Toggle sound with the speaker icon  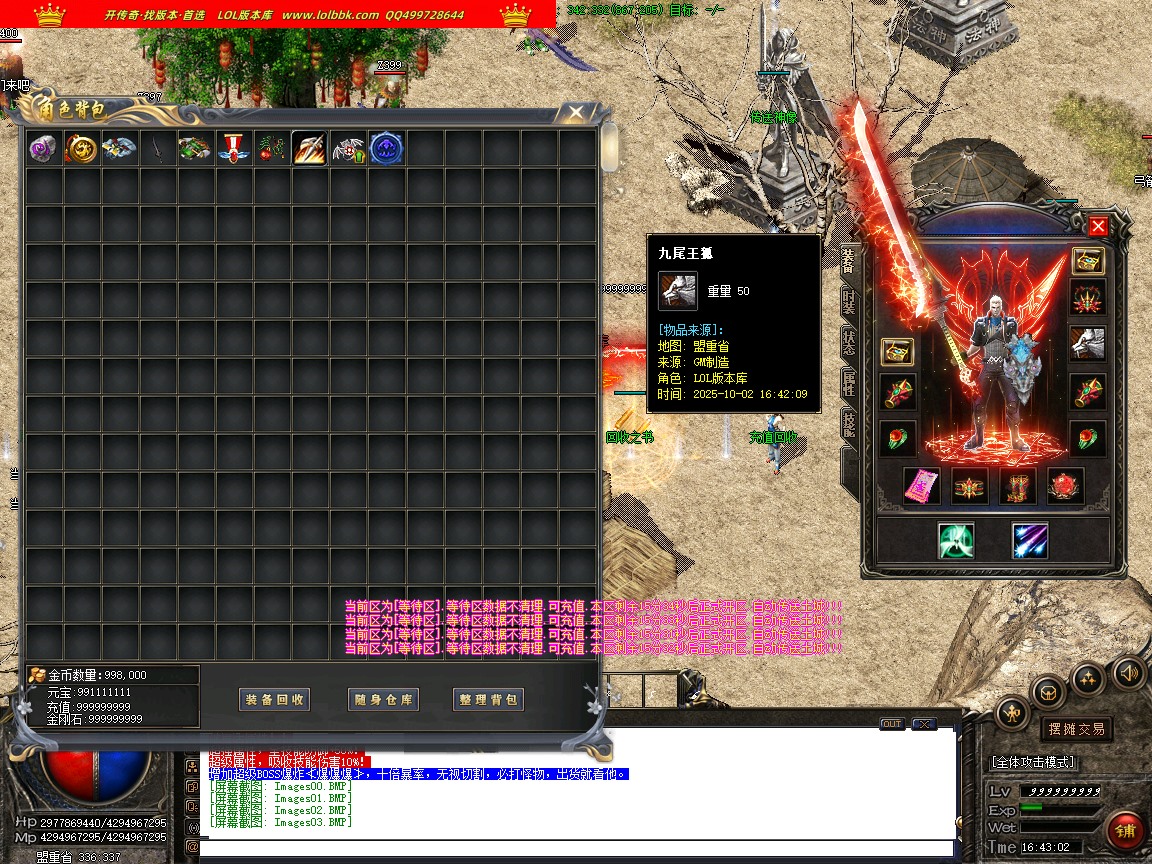tap(1129, 671)
